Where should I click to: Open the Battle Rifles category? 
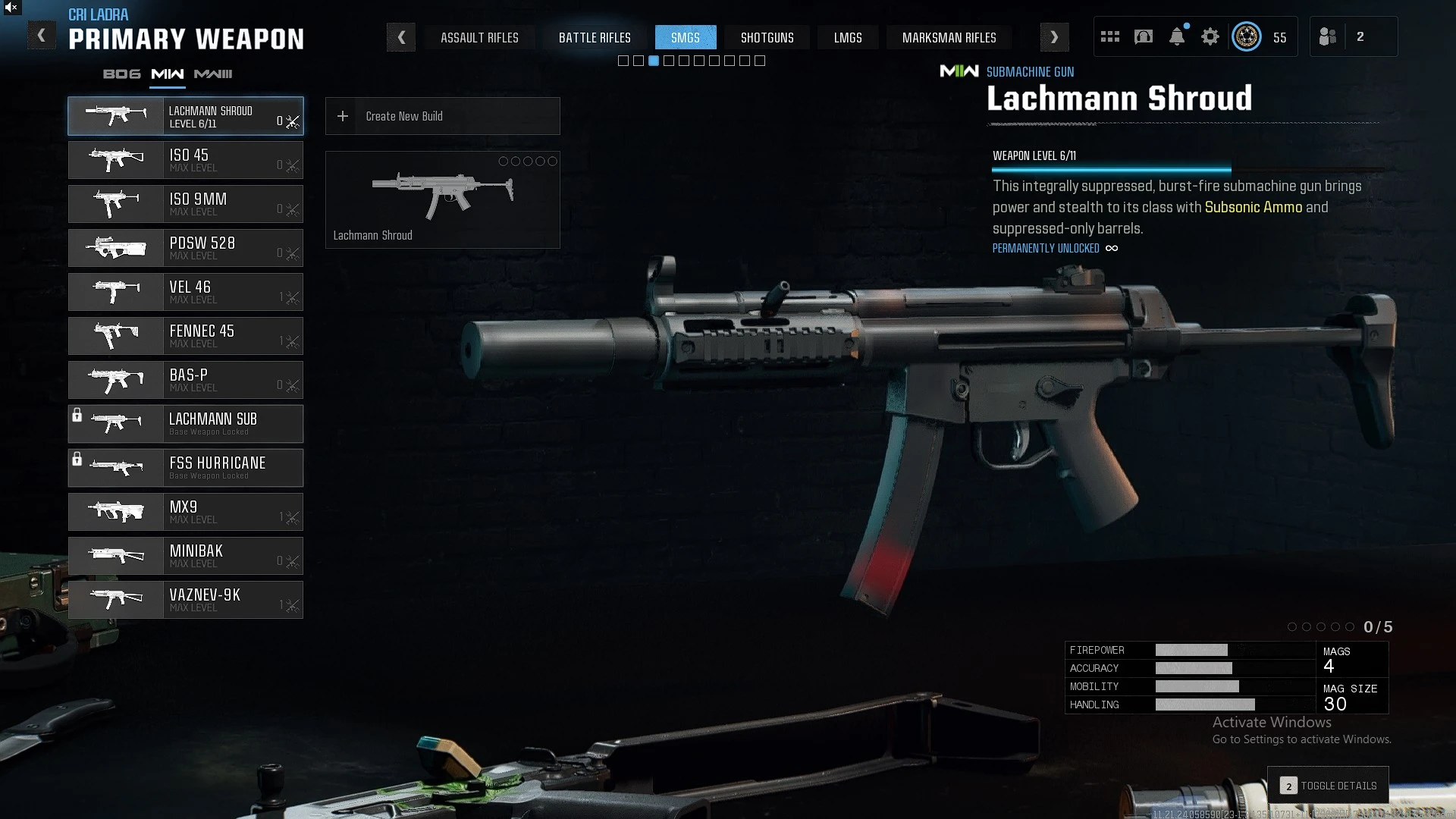[595, 37]
